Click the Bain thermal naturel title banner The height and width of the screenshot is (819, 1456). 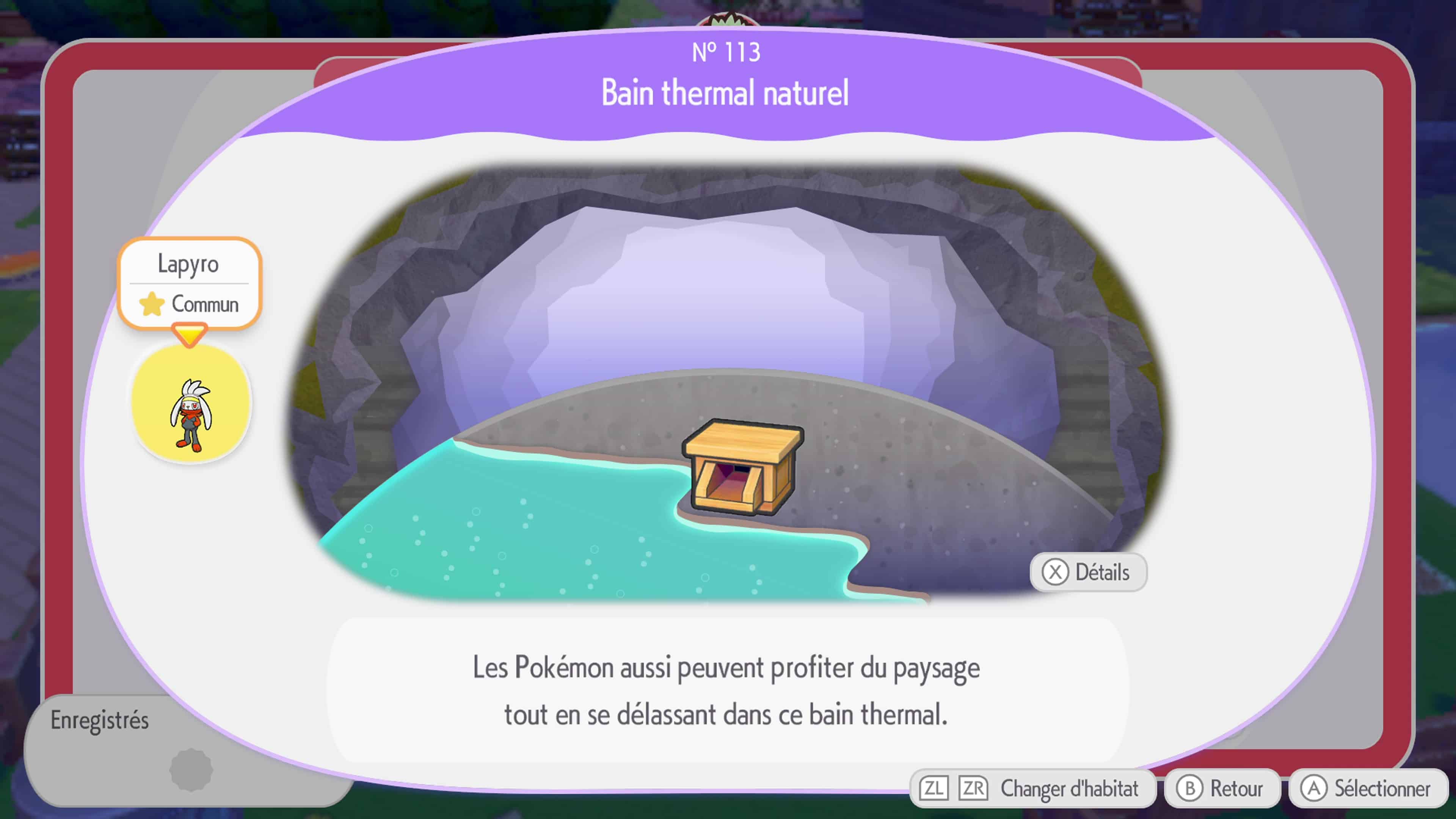tap(725, 93)
